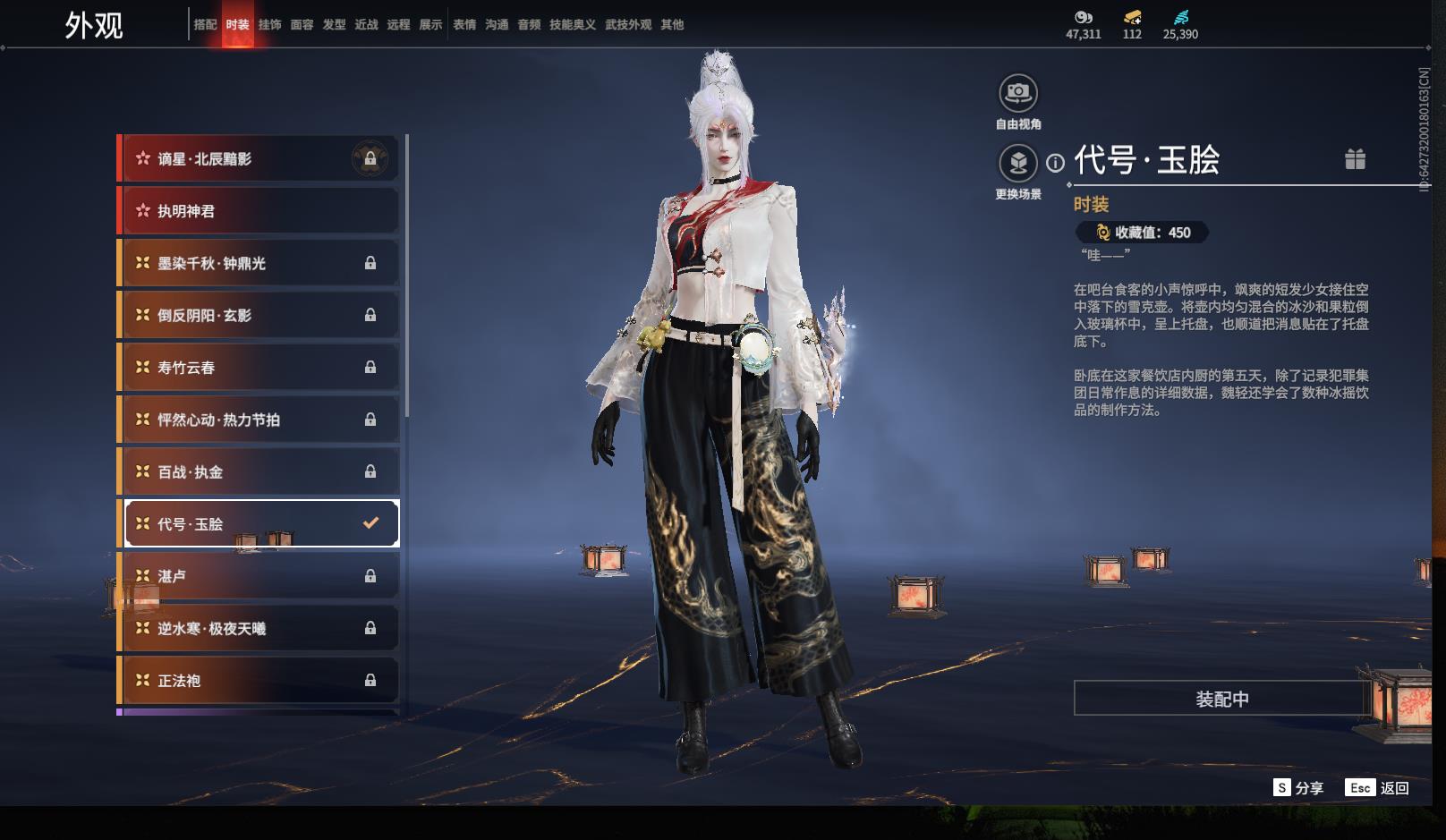Choose the 寿竹云春 outfit
Screen dimensions: 1446x840
[259, 368]
